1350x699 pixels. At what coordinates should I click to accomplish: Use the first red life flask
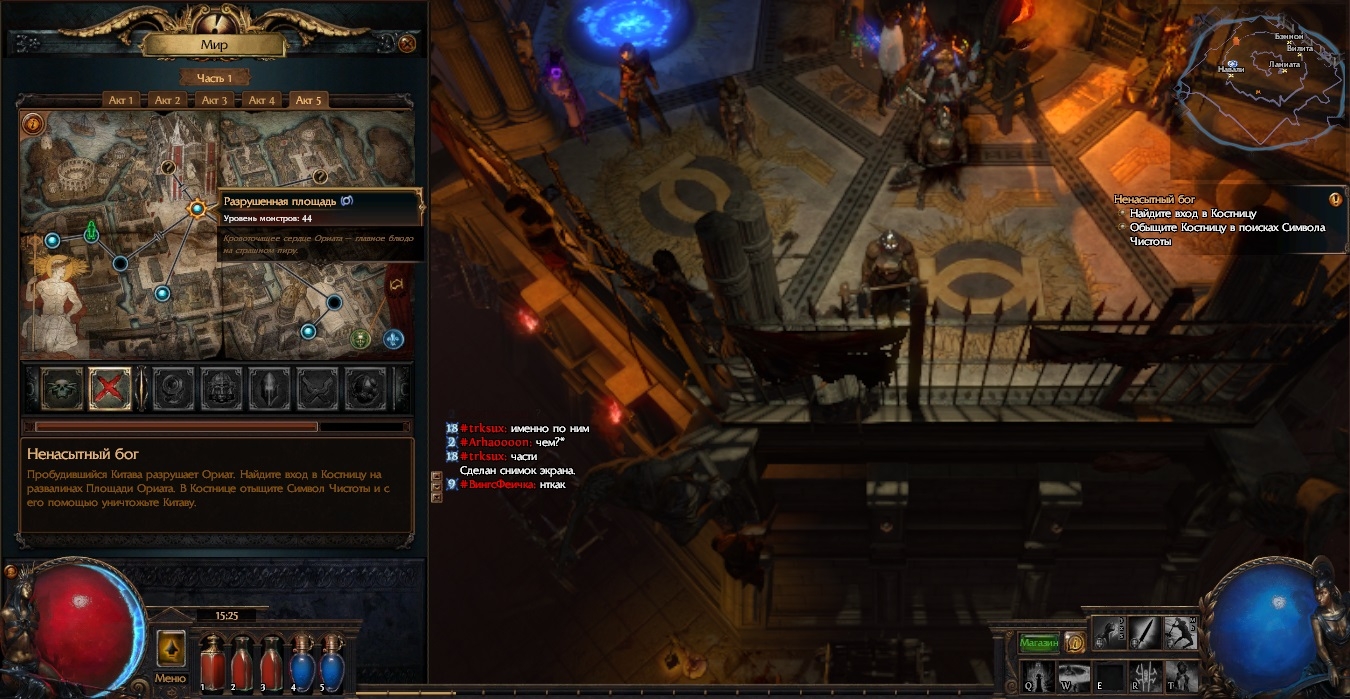pyautogui.click(x=211, y=662)
